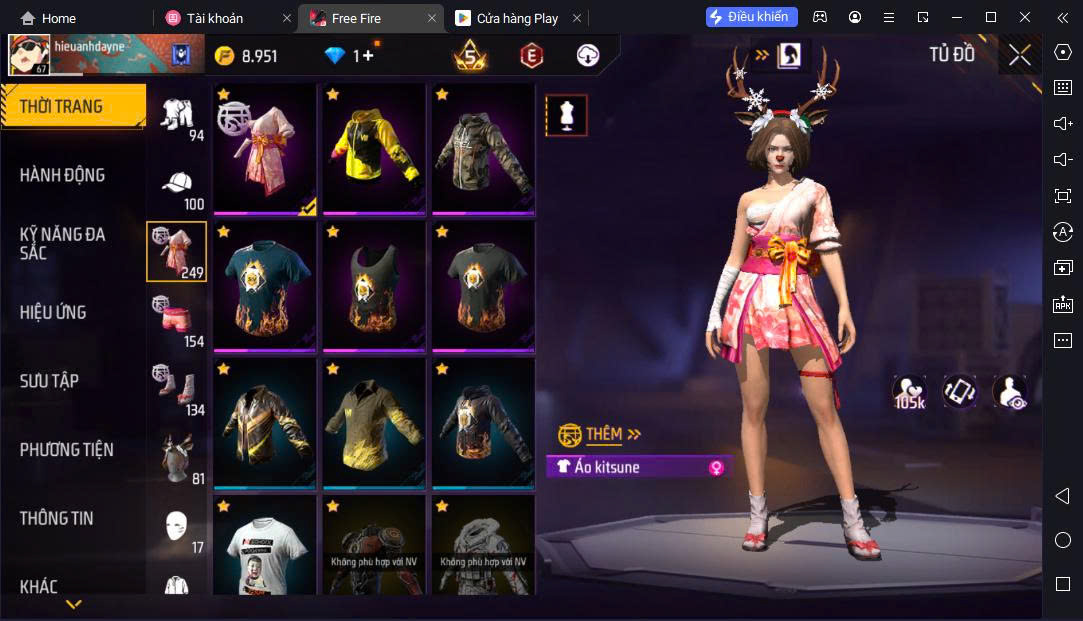The image size is (1083, 621).
Task: Click the mannequin outfit preview icon
Action: point(566,116)
